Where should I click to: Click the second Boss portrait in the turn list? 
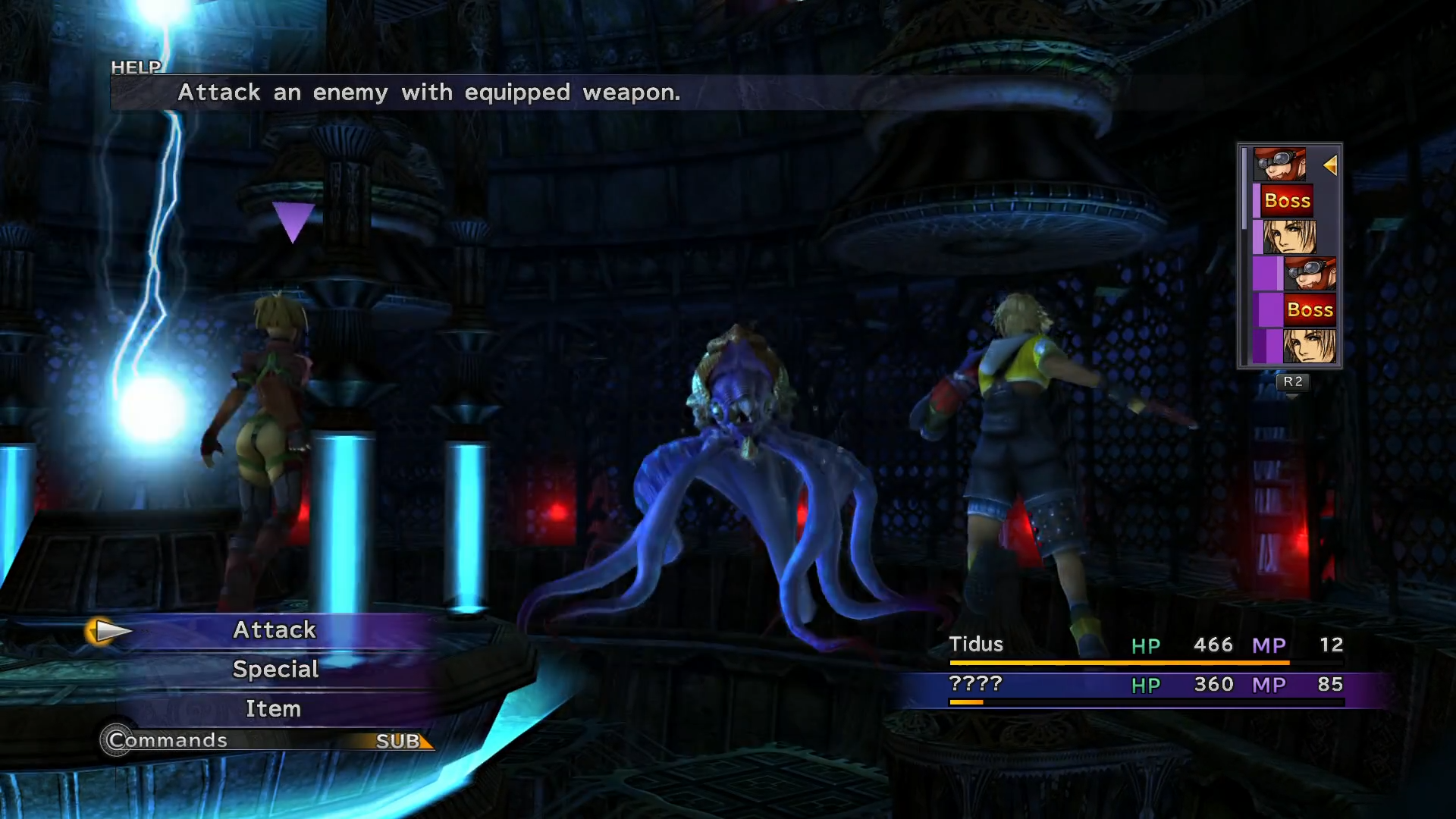tap(1310, 309)
